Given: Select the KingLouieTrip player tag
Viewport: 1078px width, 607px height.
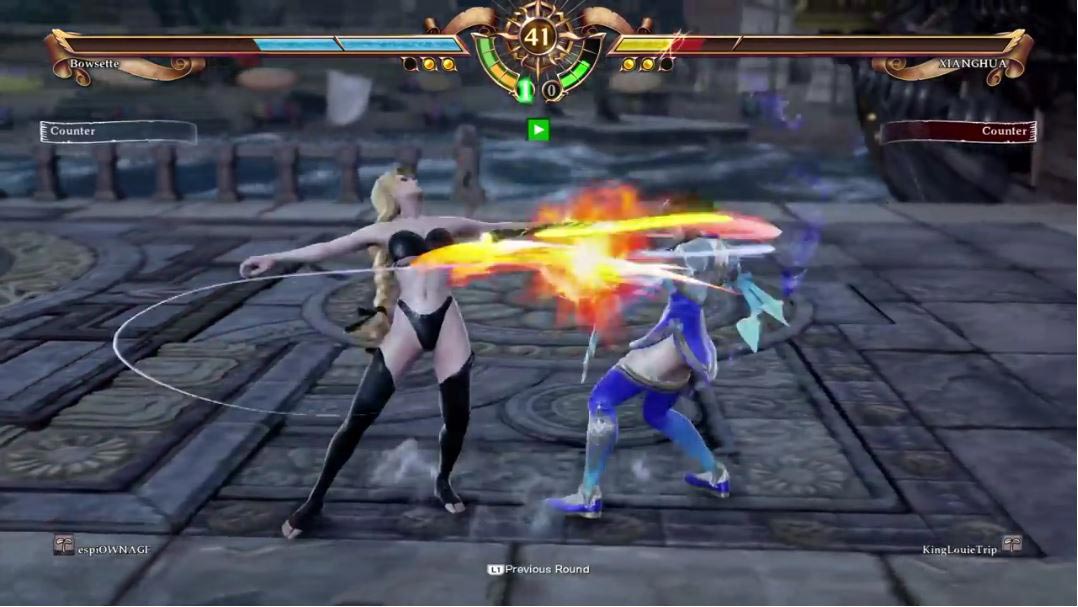Looking at the screenshot, I should pos(960,550).
